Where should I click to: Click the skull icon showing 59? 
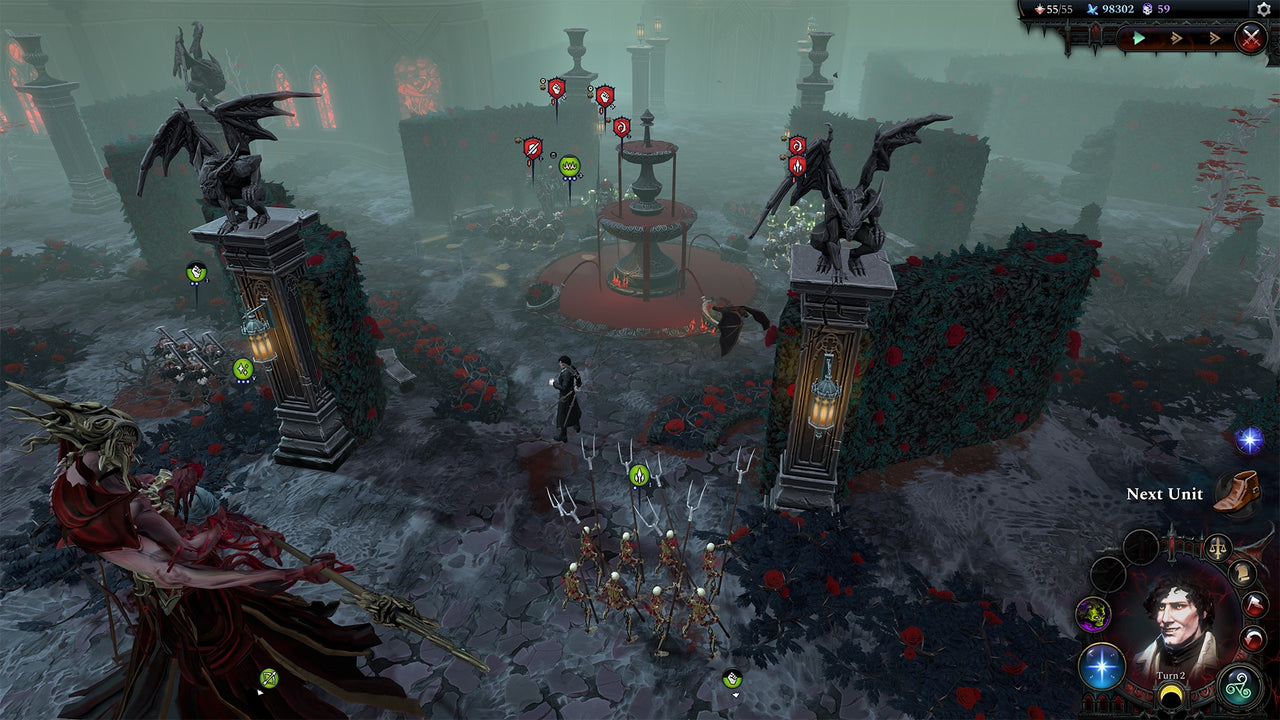click(x=1145, y=9)
